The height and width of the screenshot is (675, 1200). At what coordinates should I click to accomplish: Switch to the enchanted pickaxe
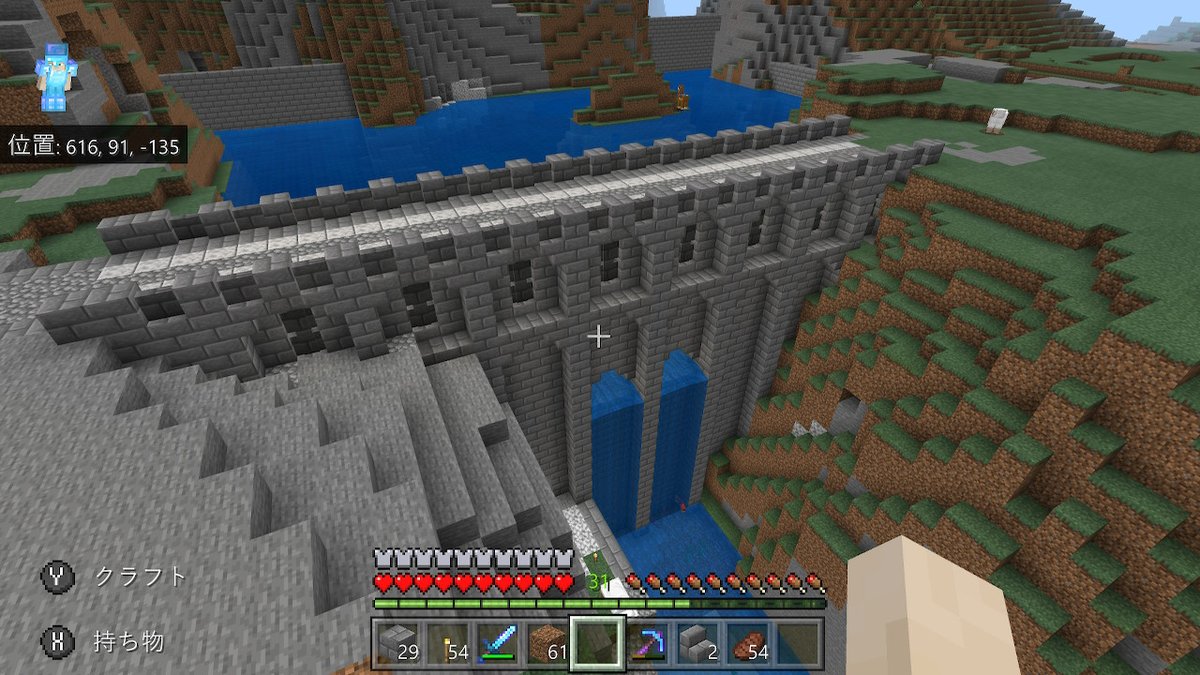tap(647, 642)
